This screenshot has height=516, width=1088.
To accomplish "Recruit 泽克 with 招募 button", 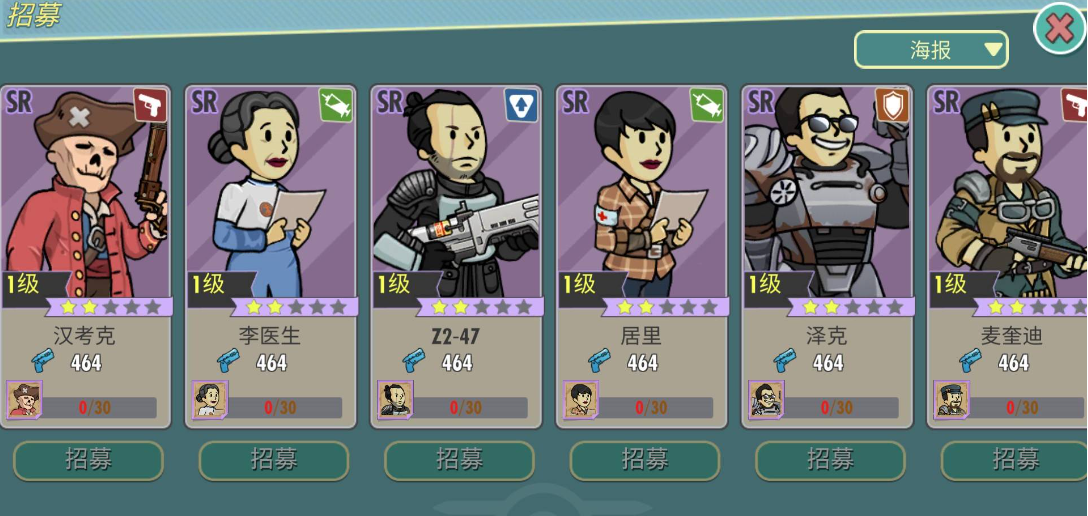I will (x=830, y=460).
